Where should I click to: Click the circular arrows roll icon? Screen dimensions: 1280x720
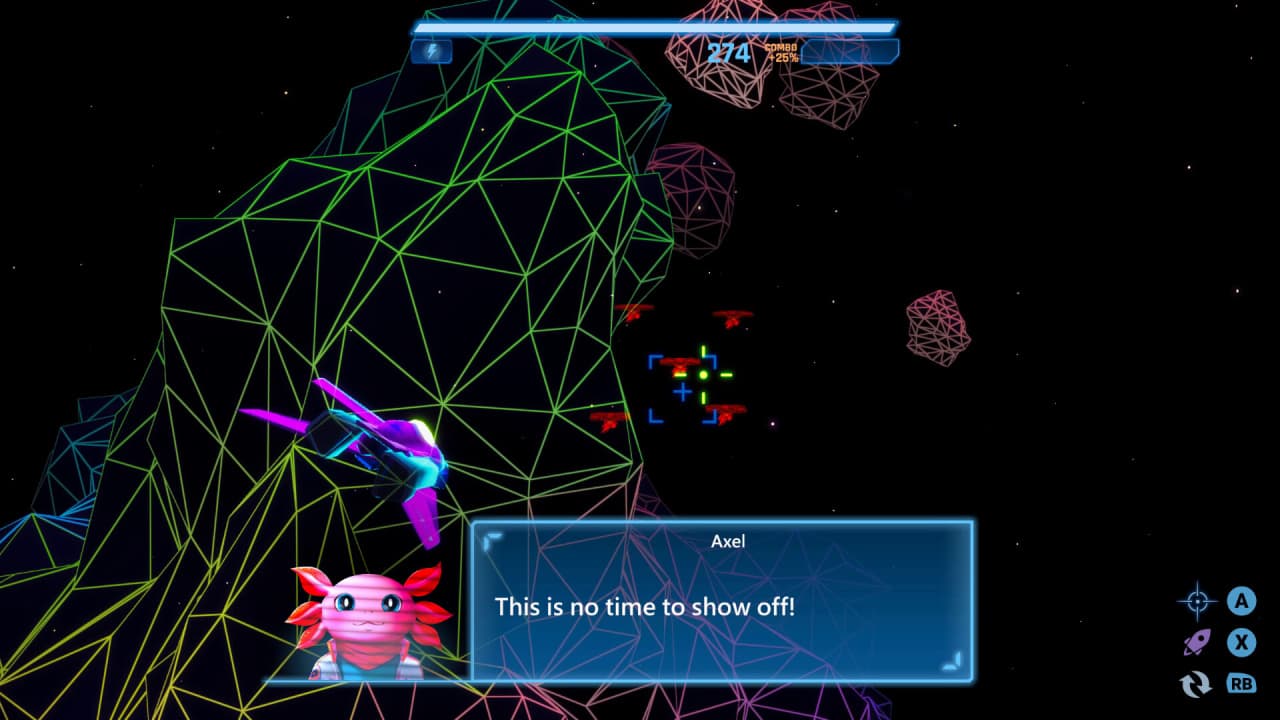[1196, 684]
